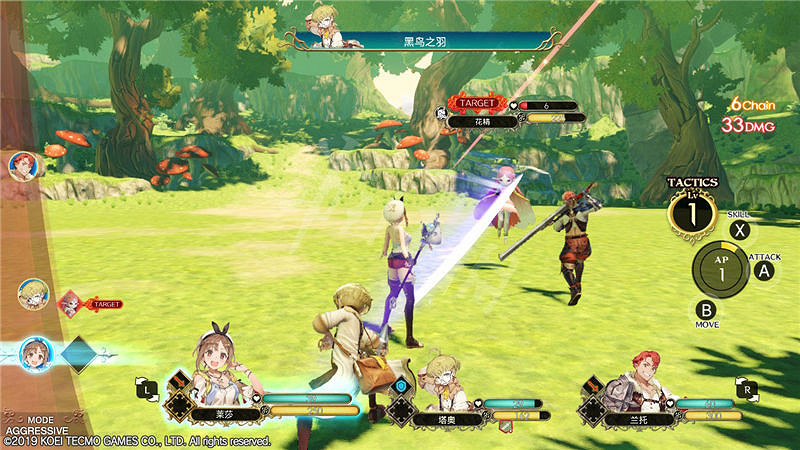The image size is (800, 450).
Task: Select the targeted enemy icon on the timeline
Action: (x=71, y=302)
